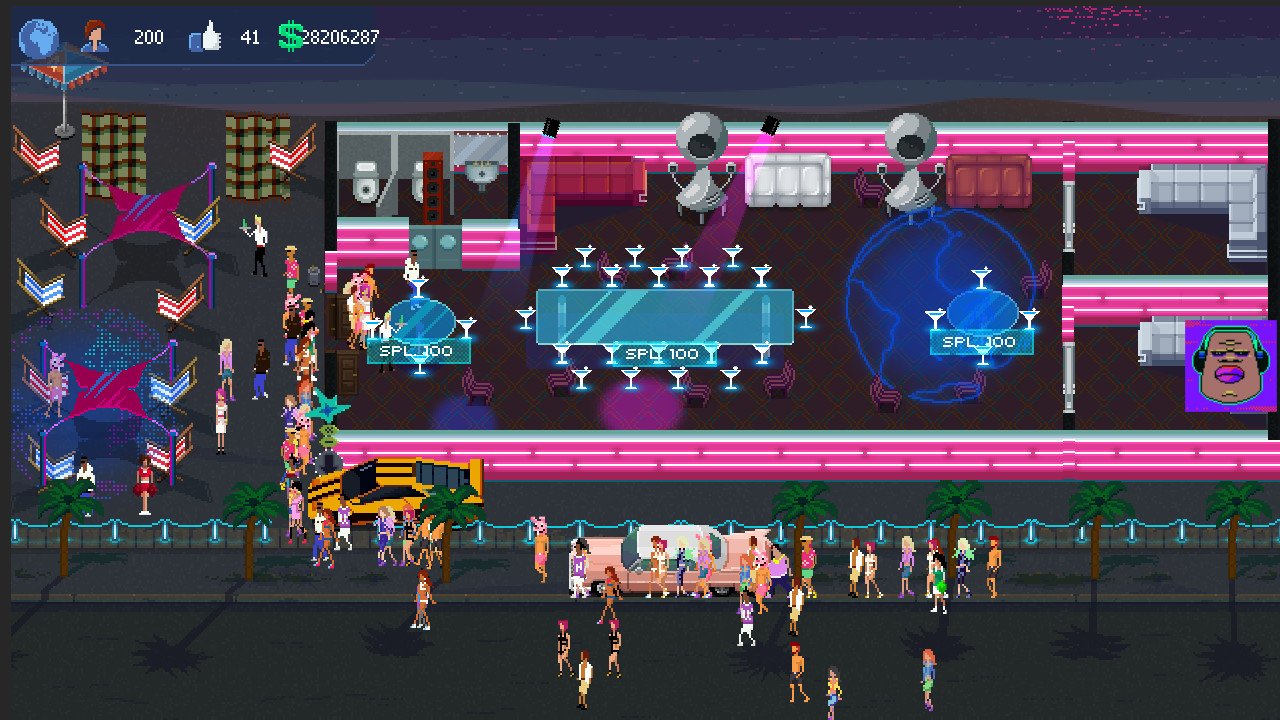1280x720 pixels.
Task: Open the DJ headphones avatar panel
Action: click(x=1228, y=365)
